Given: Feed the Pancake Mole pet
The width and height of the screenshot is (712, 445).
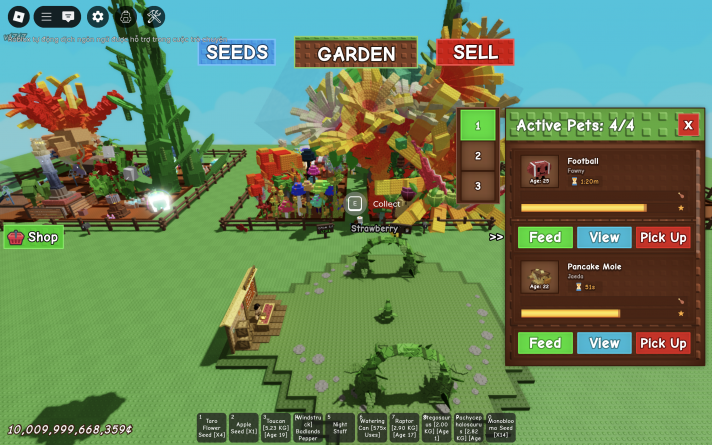Looking at the screenshot, I should [x=545, y=343].
